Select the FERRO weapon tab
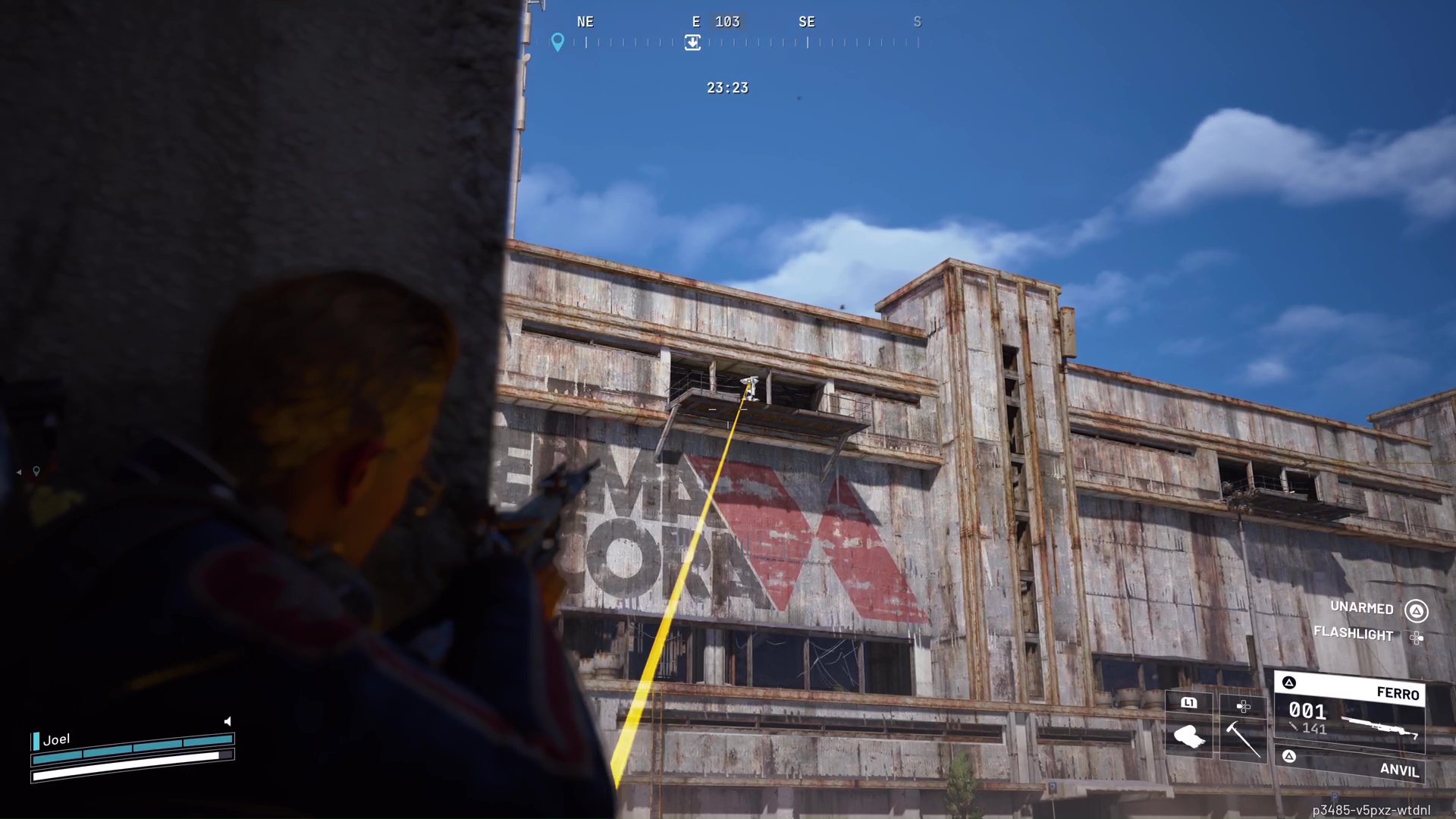The width and height of the screenshot is (1456, 819). point(1398,694)
